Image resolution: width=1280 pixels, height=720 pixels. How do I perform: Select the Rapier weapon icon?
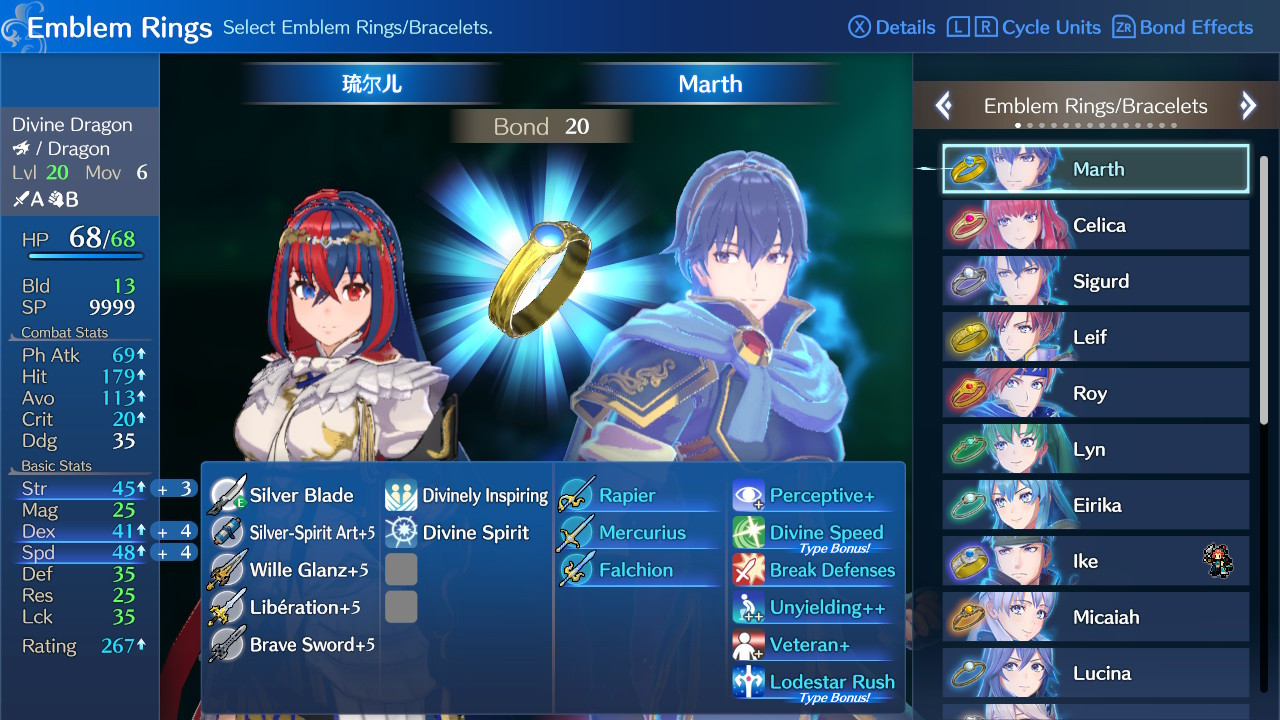576,495
